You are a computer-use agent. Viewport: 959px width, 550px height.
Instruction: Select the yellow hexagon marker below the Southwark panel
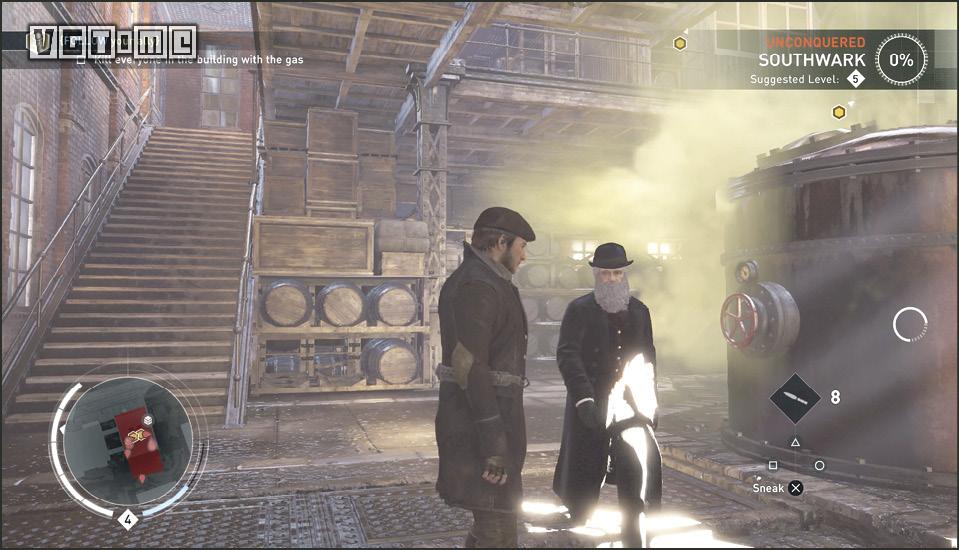tap(839, 112)
